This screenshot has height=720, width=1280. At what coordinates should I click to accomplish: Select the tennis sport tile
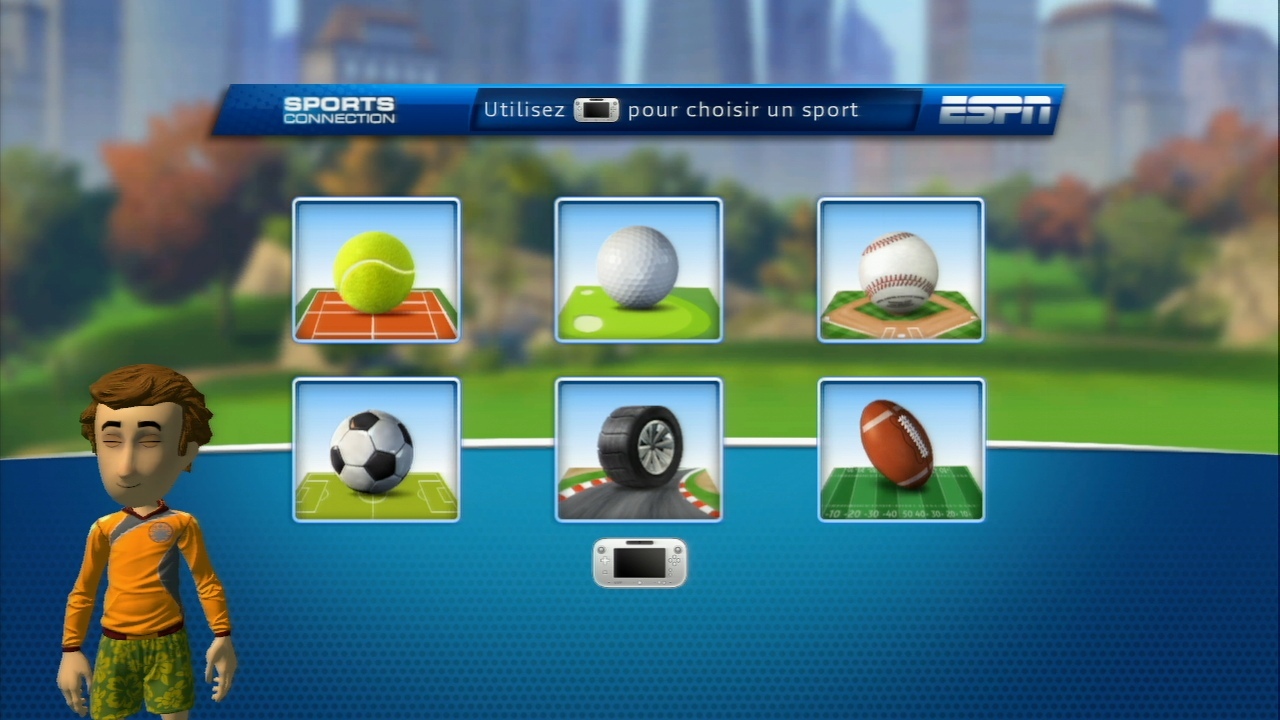tap(376, 270)
